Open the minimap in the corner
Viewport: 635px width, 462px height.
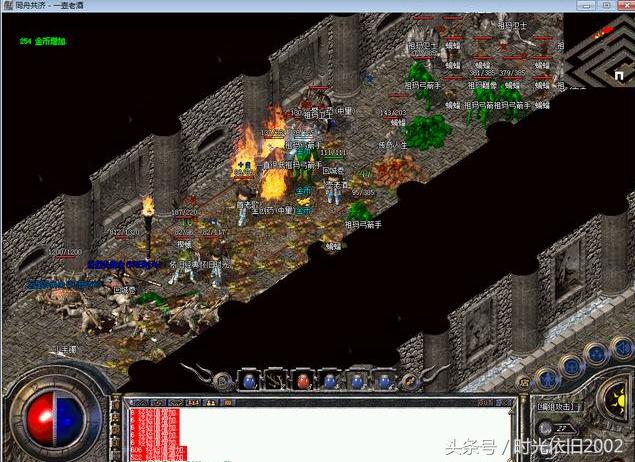[599, 49]
